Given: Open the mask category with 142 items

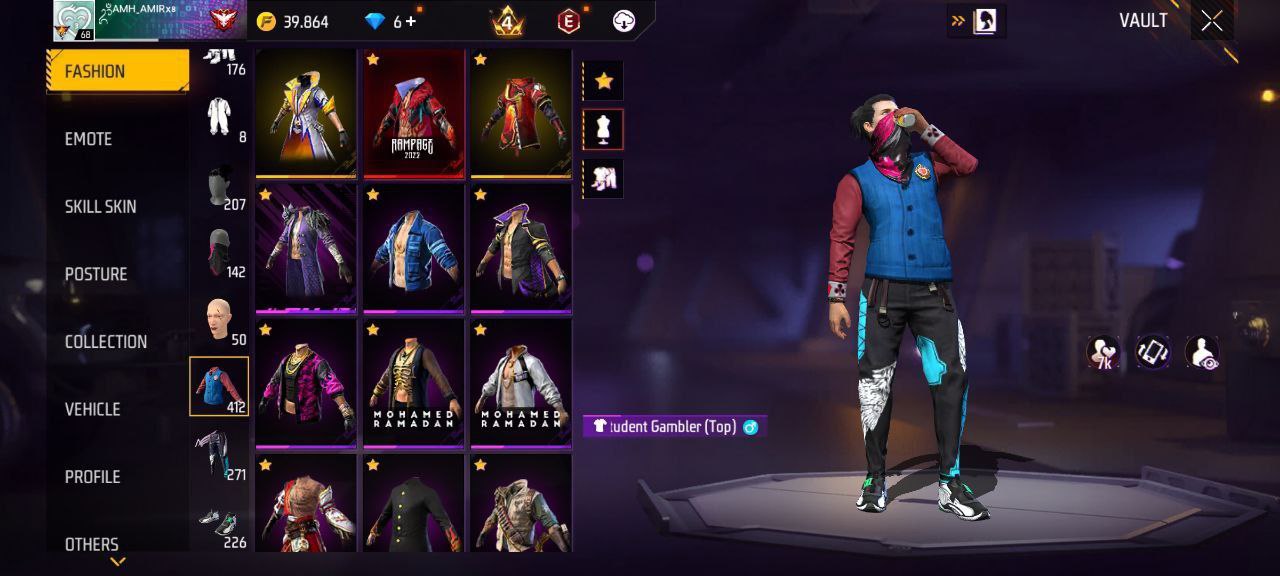Looking at the screenshot, I should [x=219, y=252].
